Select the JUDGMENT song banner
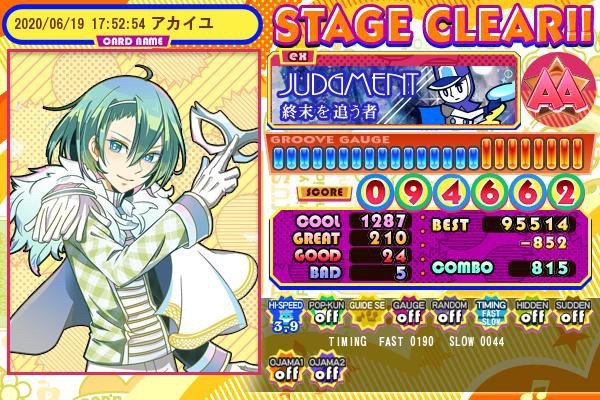Viewport: 600px width, 400px height. click(395, 88)
